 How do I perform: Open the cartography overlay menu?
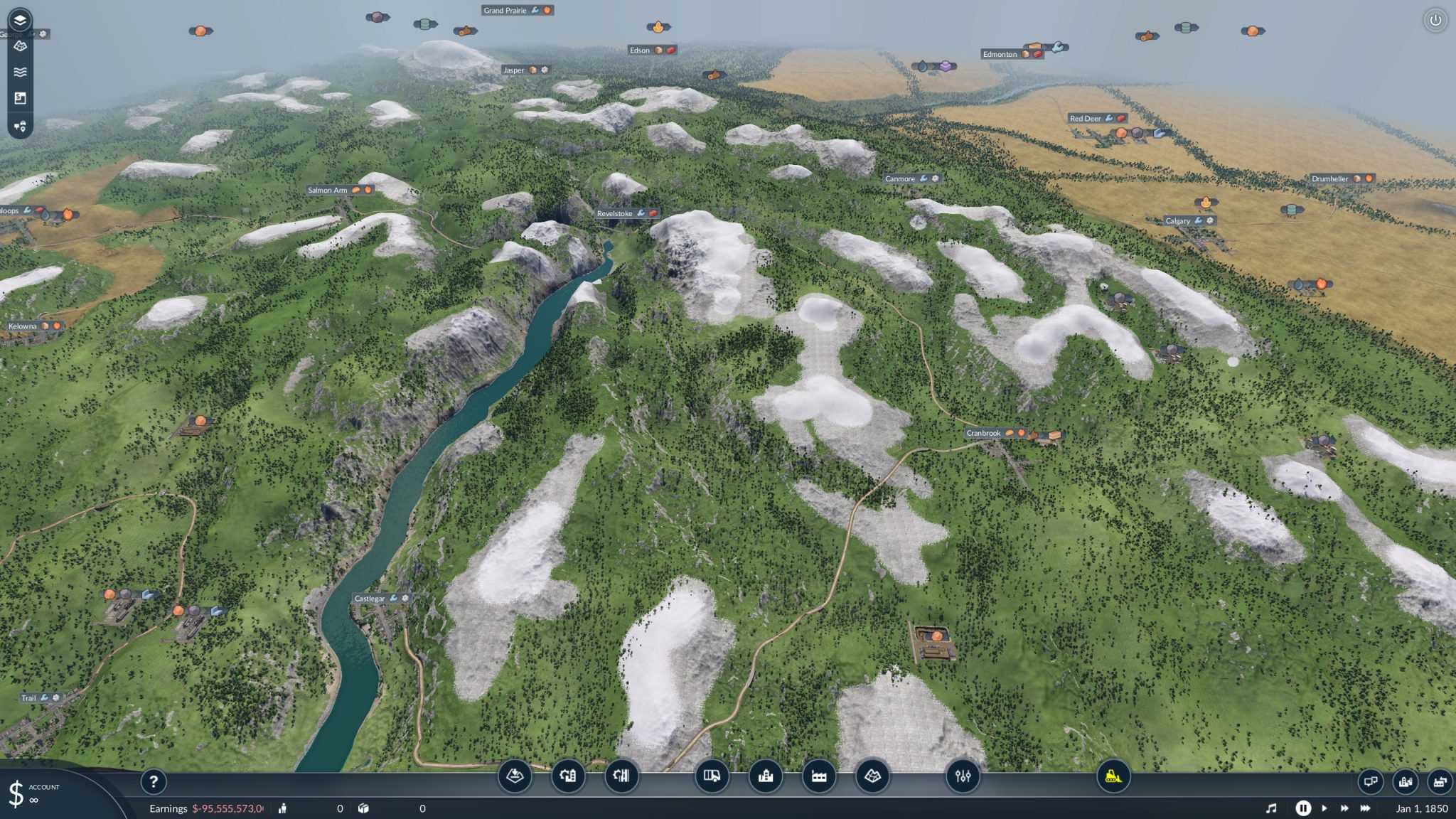tap(873, 777)
